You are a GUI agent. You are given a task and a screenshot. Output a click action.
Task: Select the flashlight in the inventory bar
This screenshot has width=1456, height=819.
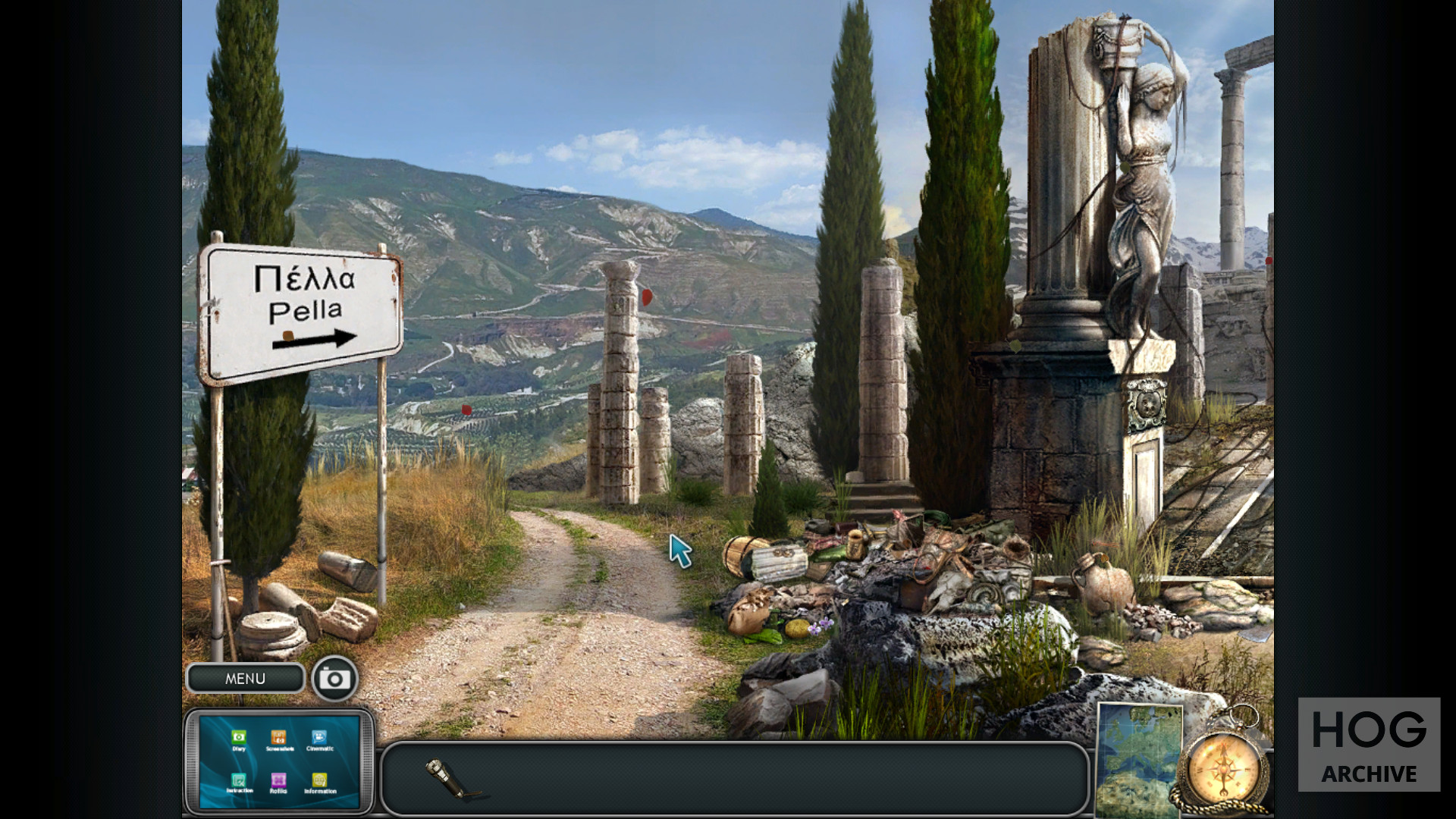click(x=453, y=779)
